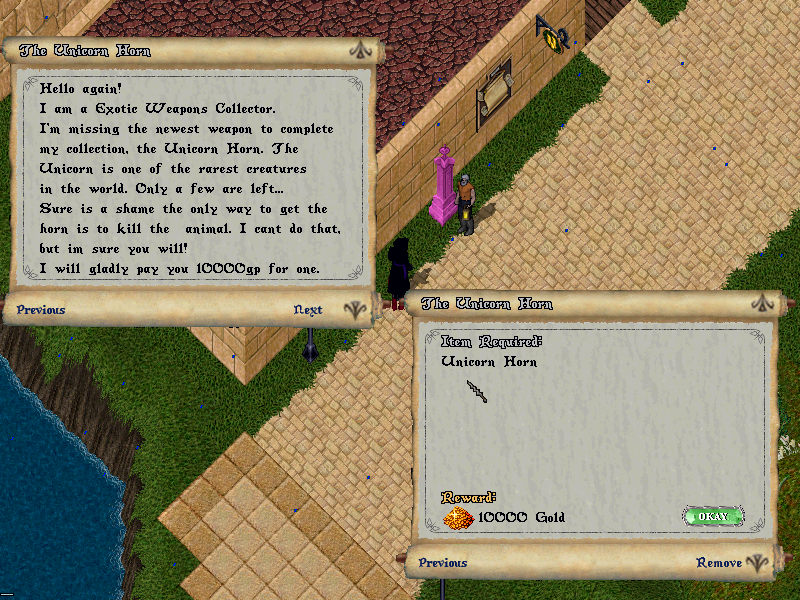Go to Next page of quest dialogue

(308, 310)
